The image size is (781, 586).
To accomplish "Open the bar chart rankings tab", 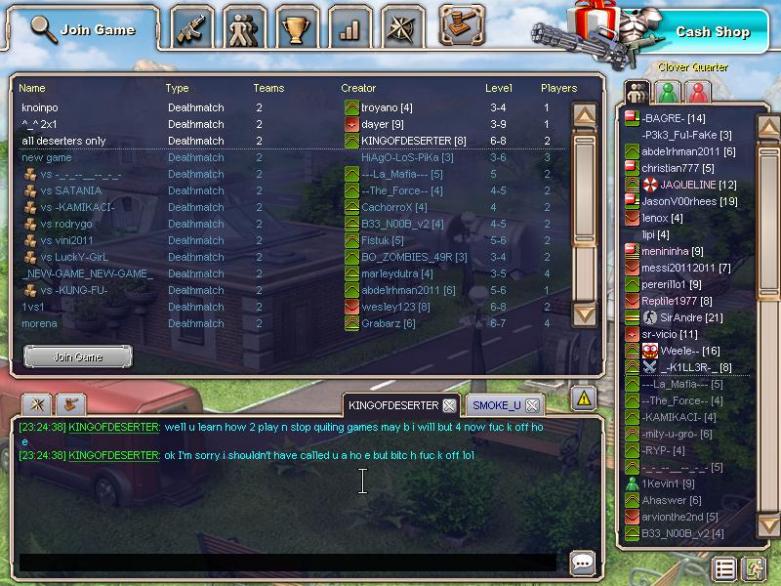I will (x=348, y=29).
